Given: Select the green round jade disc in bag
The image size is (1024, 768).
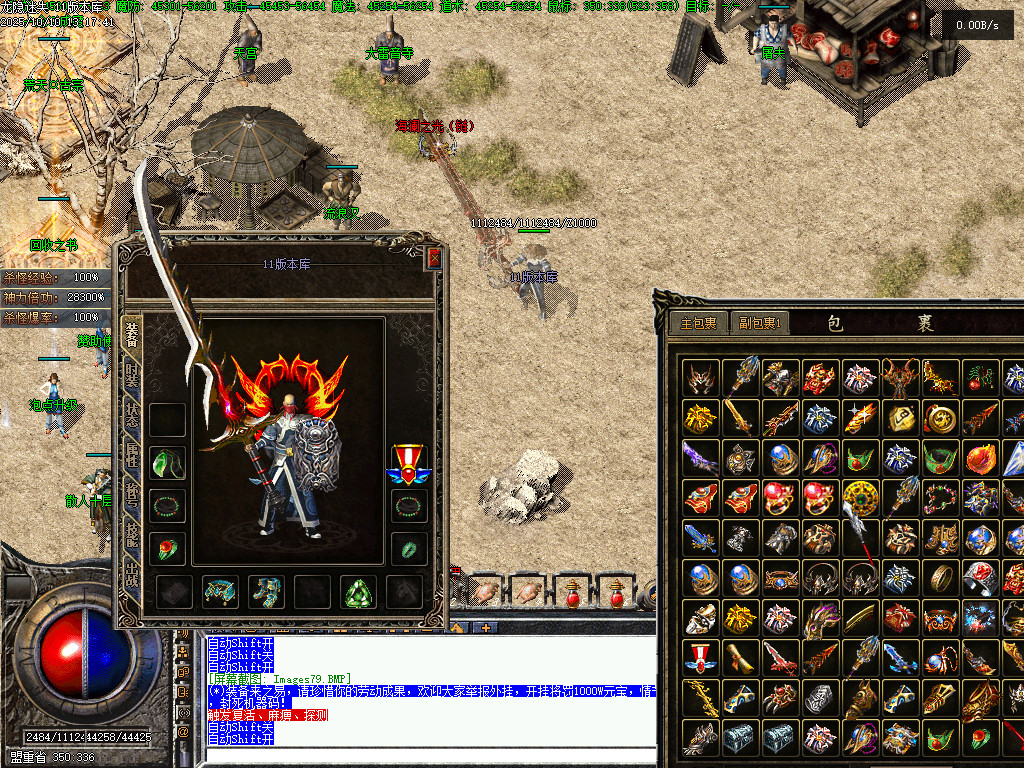Looking at the screenshot, I should tap(860, 497).
